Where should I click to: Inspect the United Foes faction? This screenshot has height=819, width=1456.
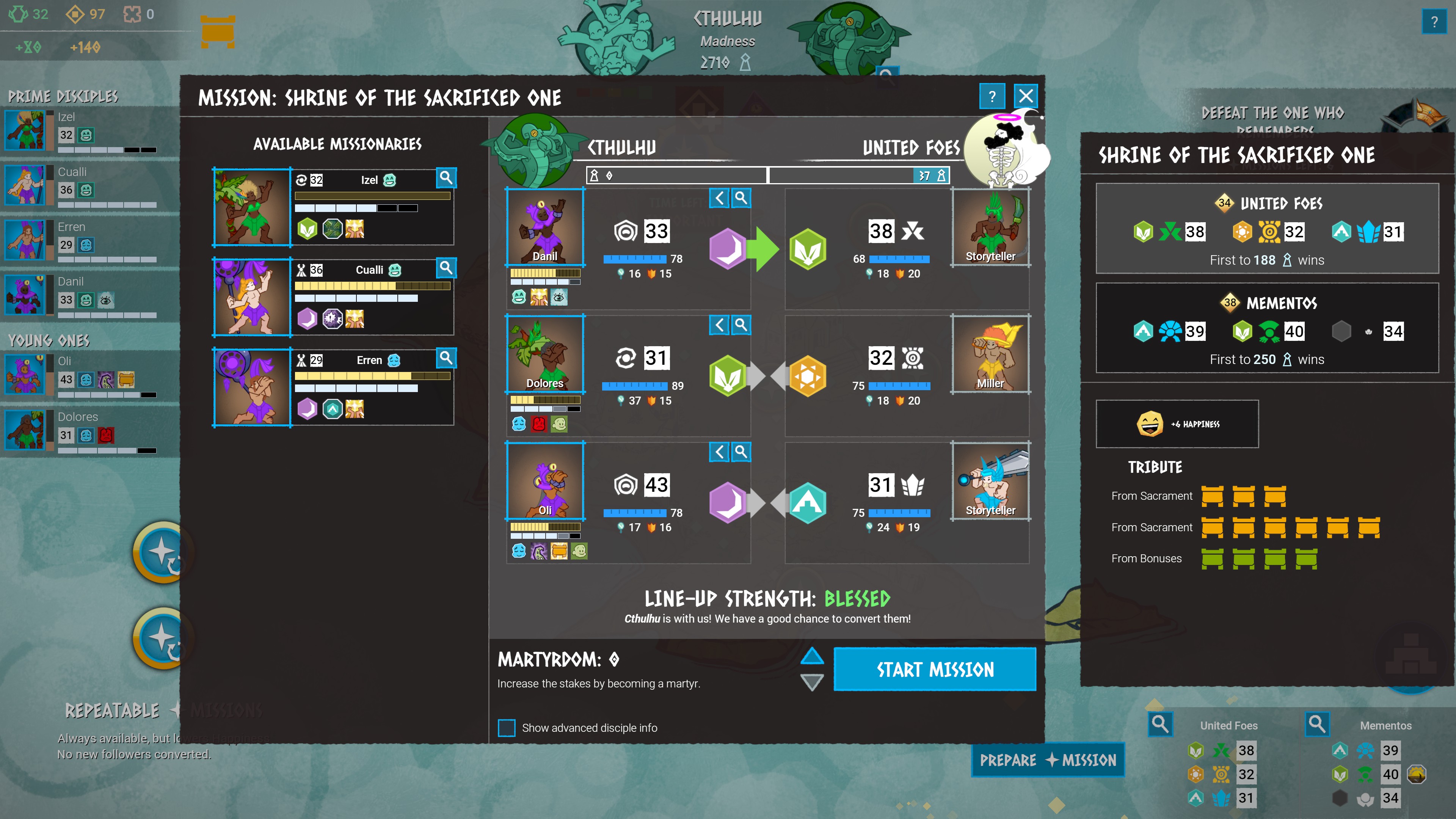click(x=1160, y=723)
